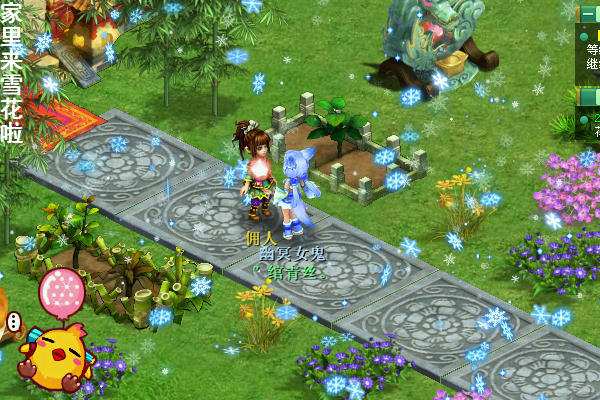Click the yellow chick mascot

click(54, 357)
